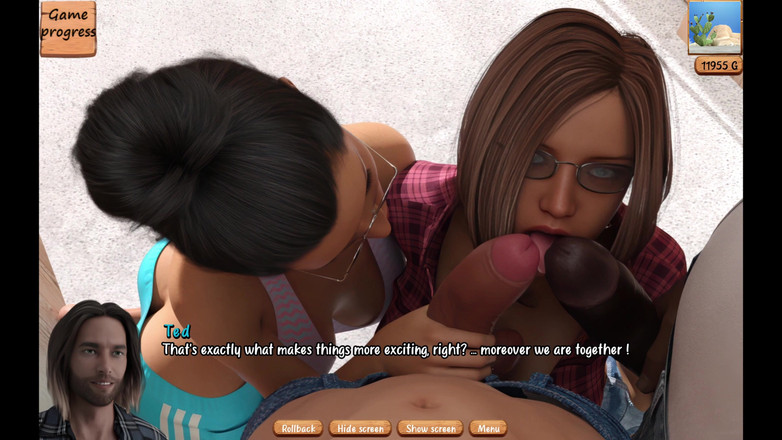Click the desert cactus location icon
This screenshot has width=782, height=440.
point(714,27)
